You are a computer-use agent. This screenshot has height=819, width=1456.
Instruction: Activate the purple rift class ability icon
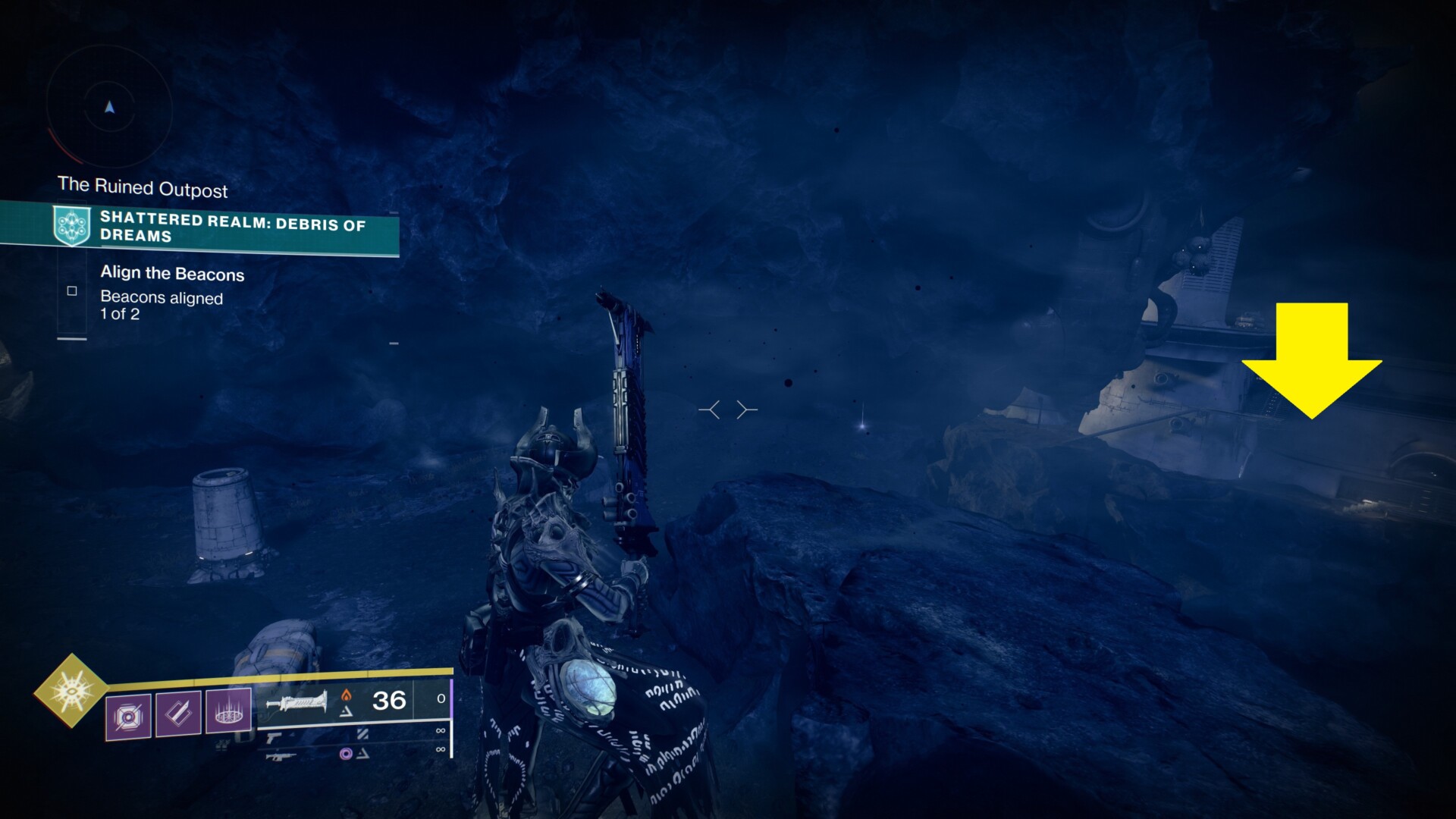pyautogui.click(x=228, y=711)
